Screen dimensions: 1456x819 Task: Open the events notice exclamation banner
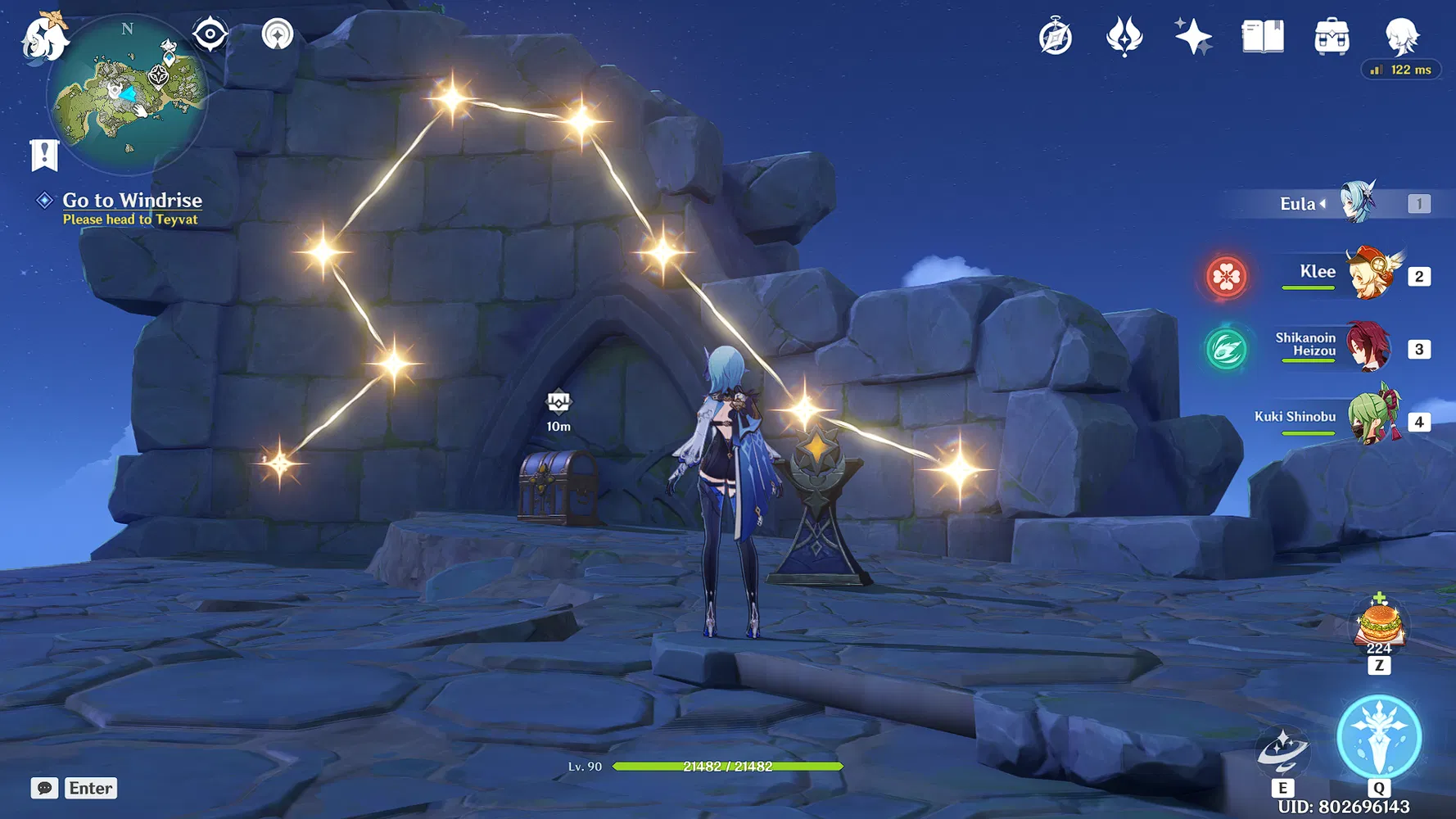click(x=43, y=154)
